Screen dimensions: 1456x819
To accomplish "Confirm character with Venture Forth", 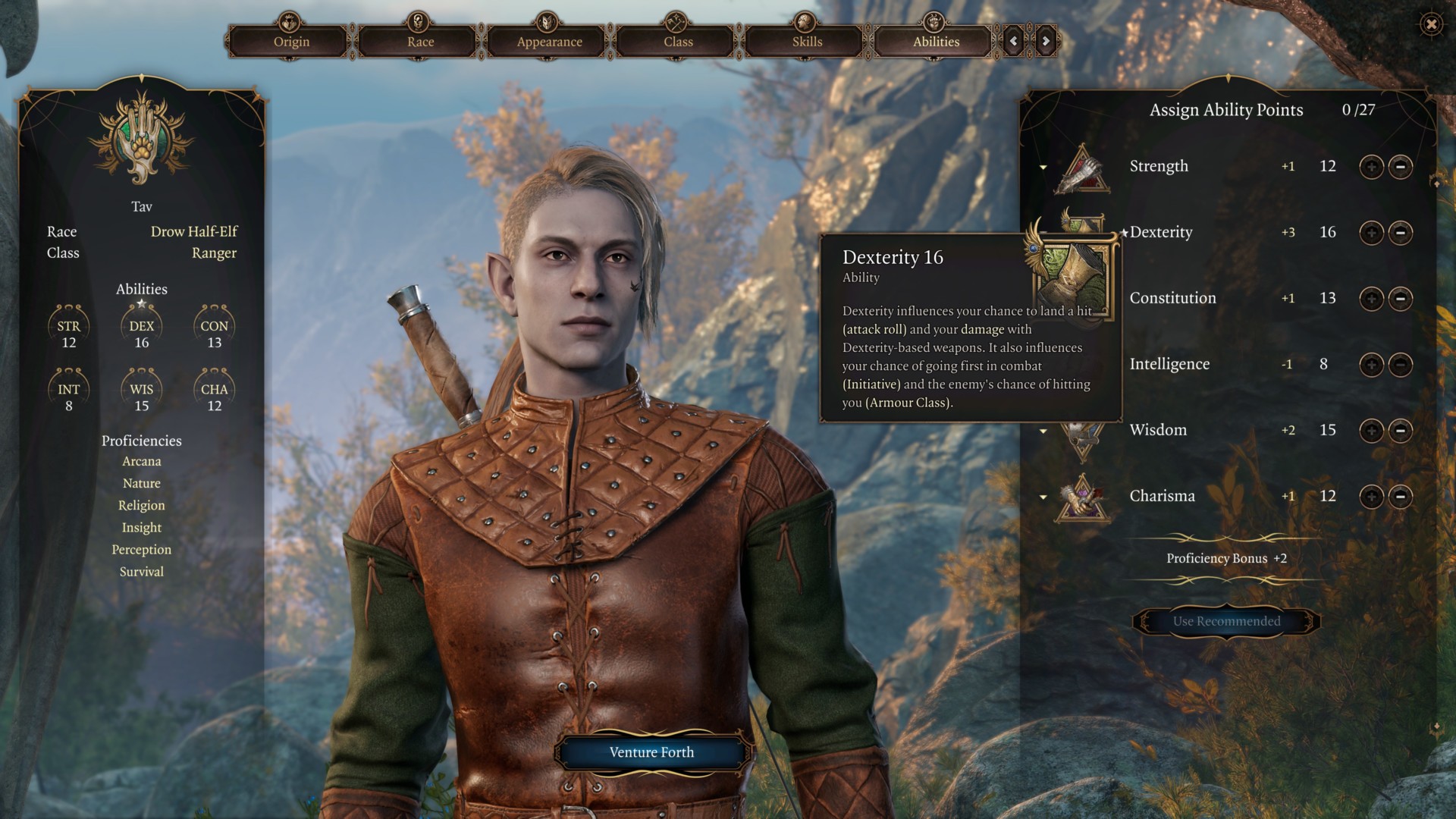I will click(x=651, y=752).
